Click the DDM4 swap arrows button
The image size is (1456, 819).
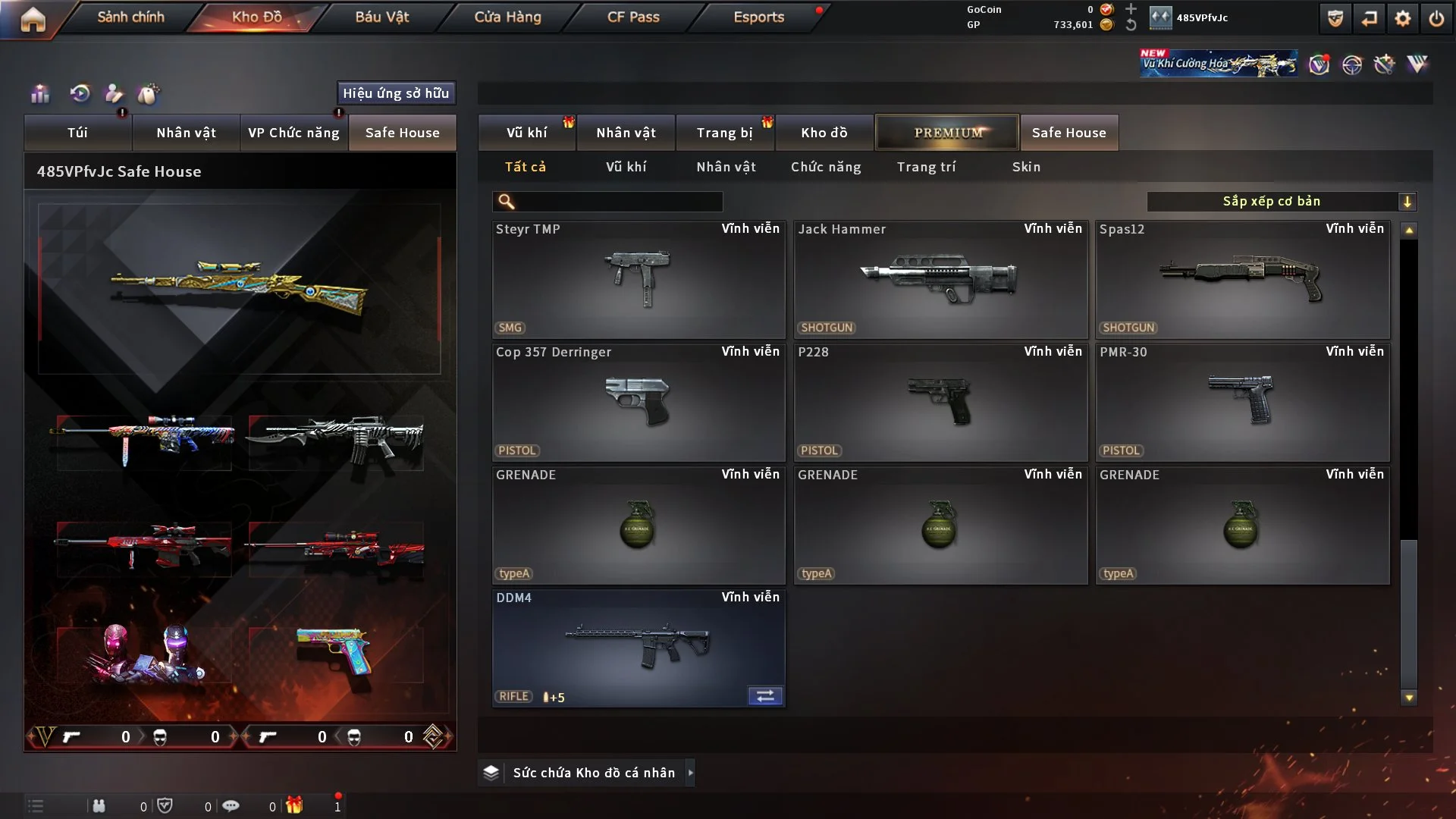(x=765, y=696)
